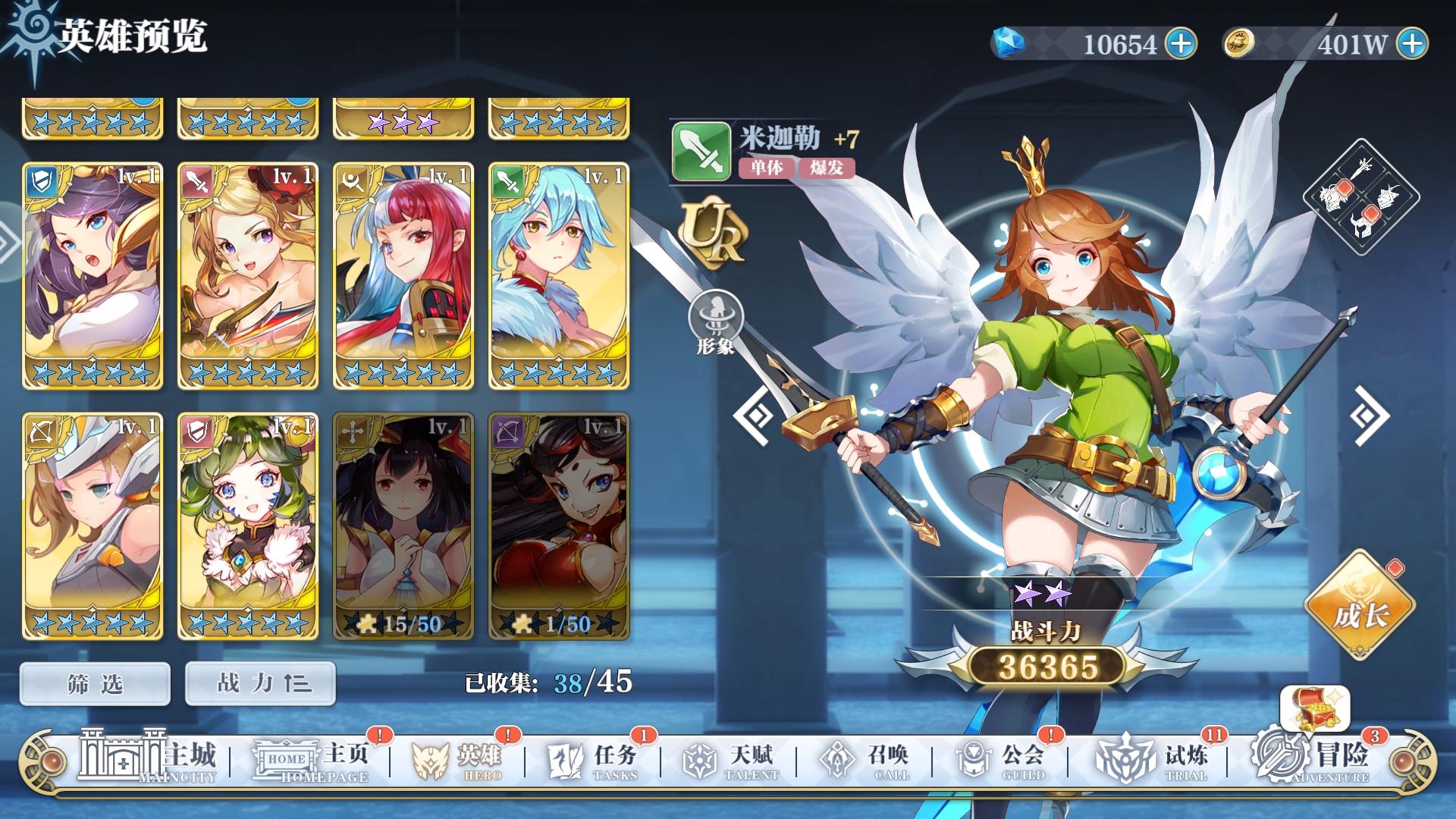The image size is (1456, 819).
Task: Expand the left edge side panel arrow
Action: pos(8,243)
